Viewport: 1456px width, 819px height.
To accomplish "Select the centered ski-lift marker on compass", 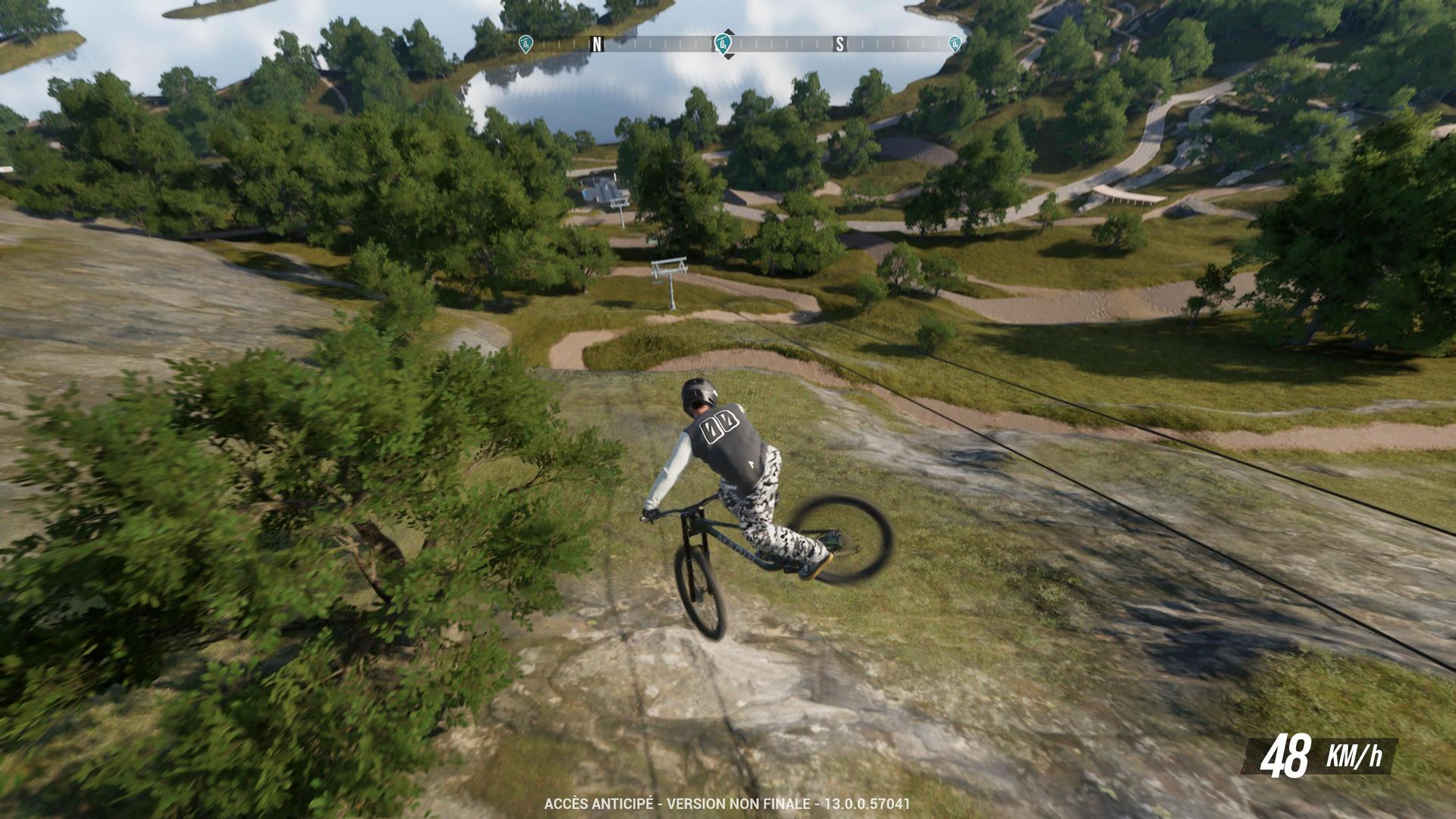I will (x=724, y=43).
